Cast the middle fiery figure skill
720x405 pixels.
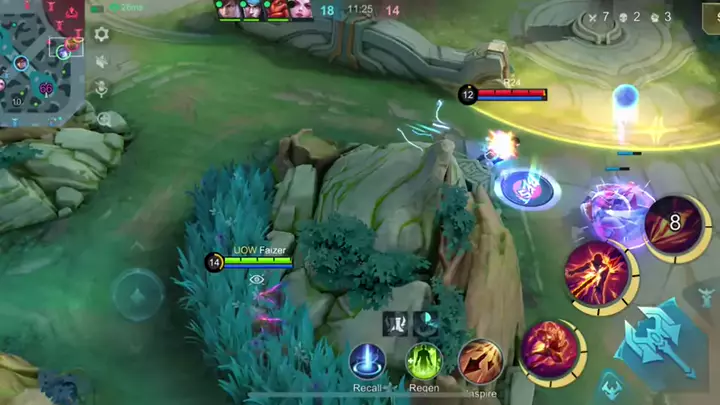pos(596,274)
